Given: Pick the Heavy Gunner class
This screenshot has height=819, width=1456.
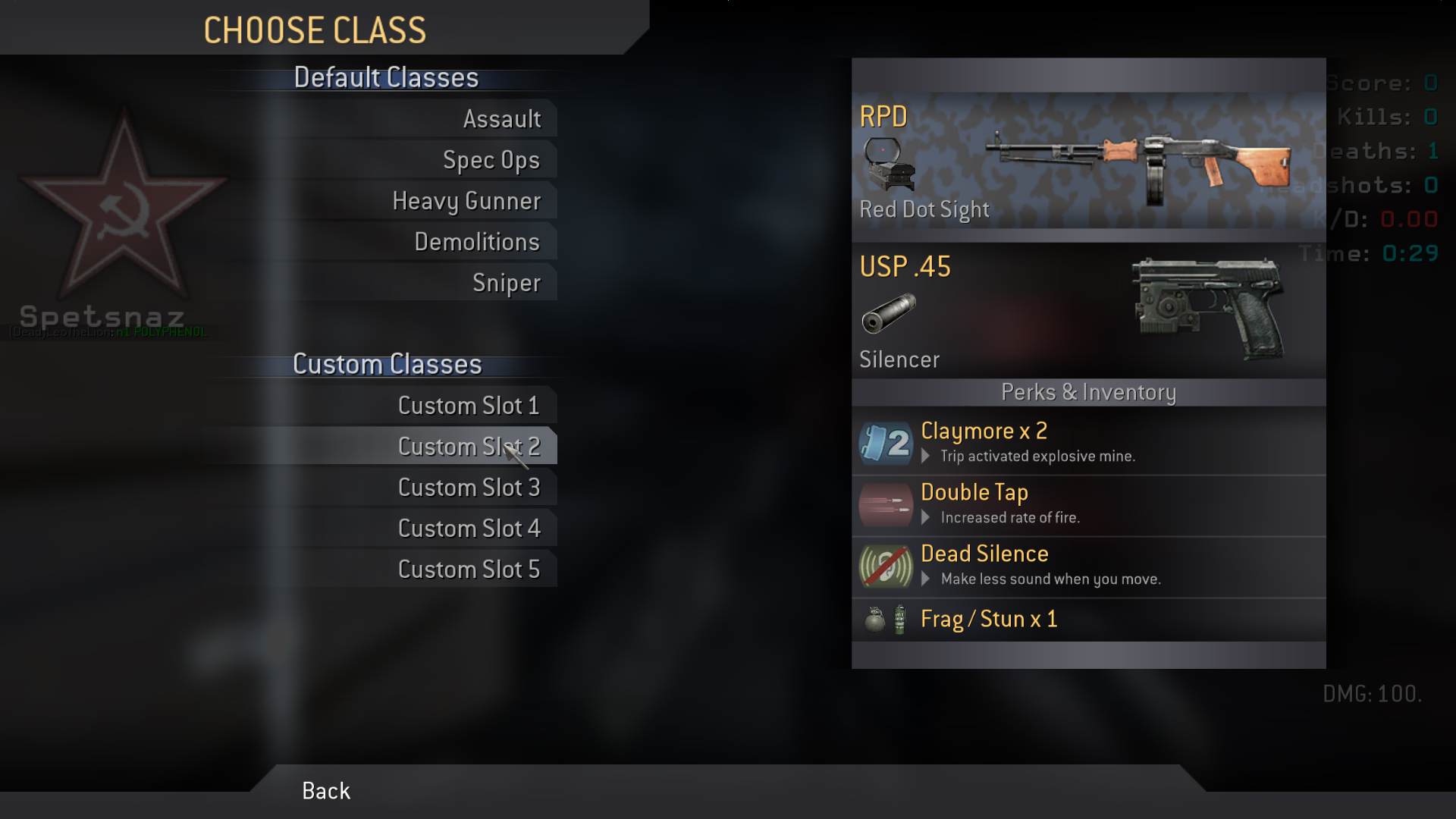Looking at the screenshot, I should 466,201.
